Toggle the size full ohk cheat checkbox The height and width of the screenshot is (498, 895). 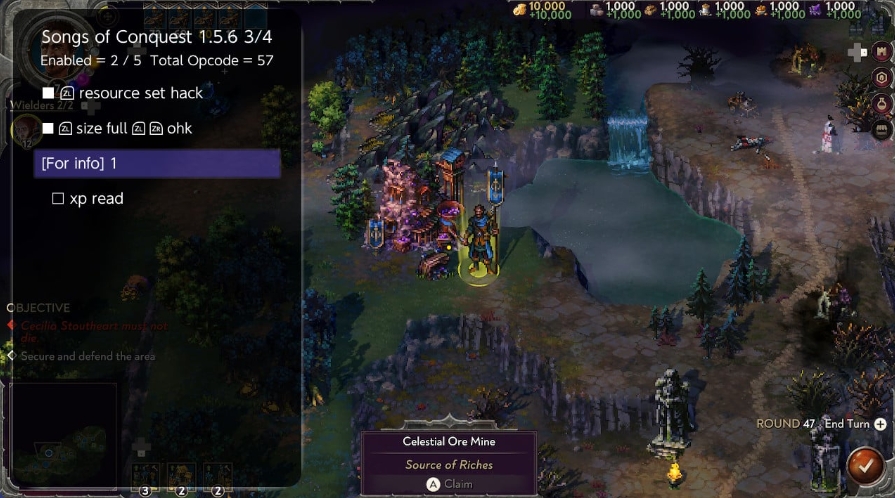point(48,128)
